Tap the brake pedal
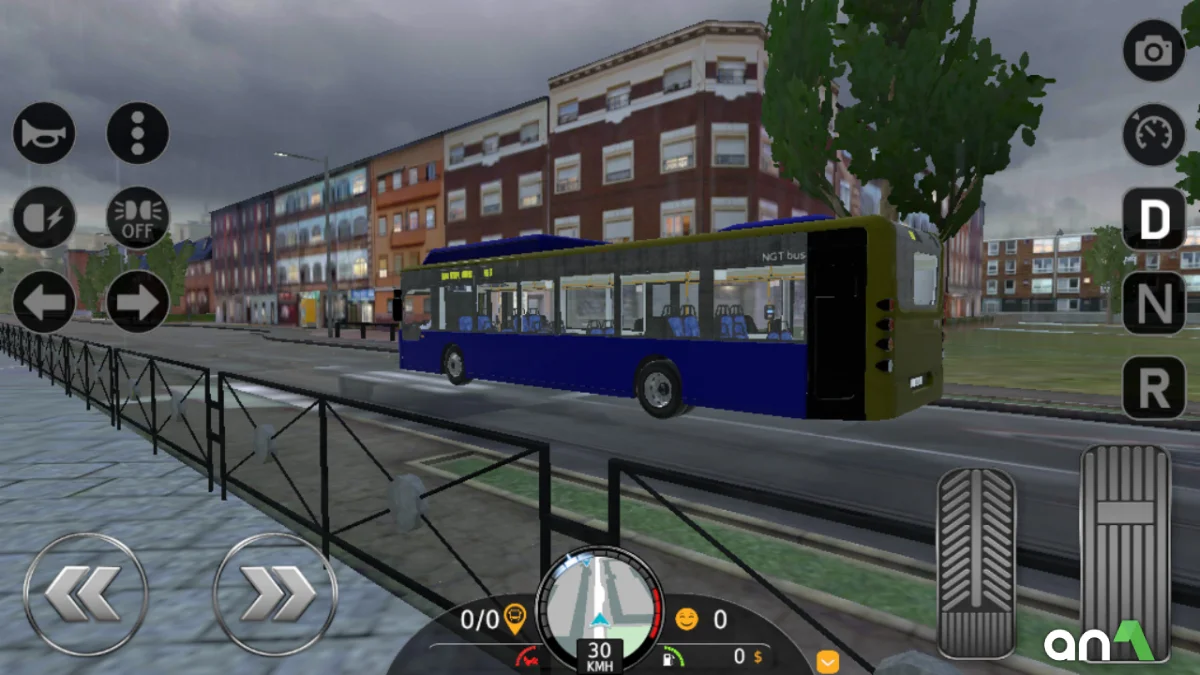The width and height of the screenshot is (1200, 675). 976,562
